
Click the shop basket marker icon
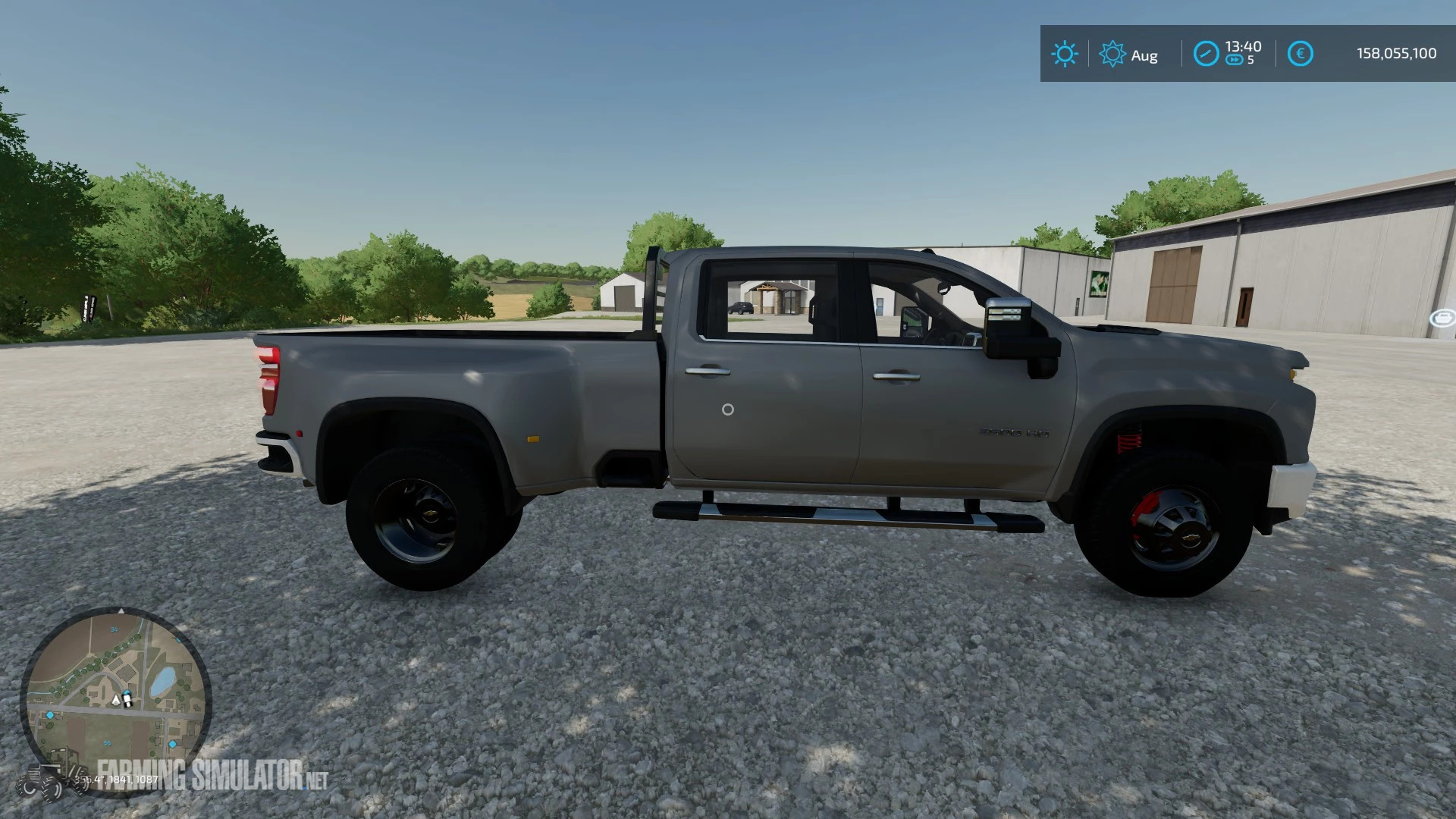pyautogui.click(x=1442, y=318)
